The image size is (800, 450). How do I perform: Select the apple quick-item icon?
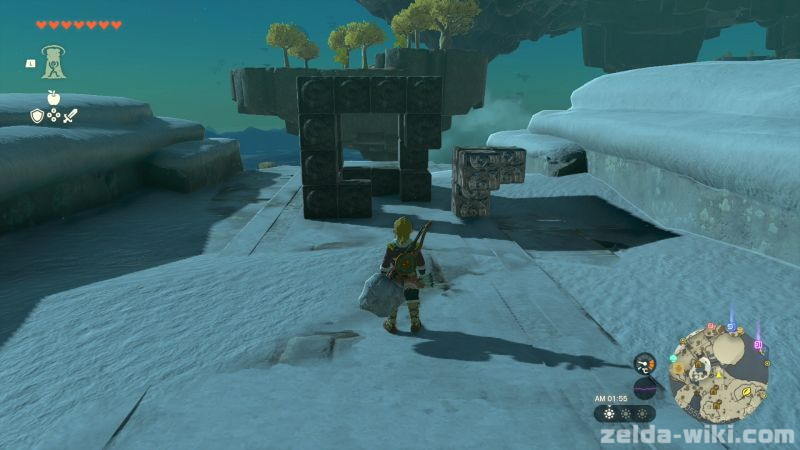click(53, 97)
